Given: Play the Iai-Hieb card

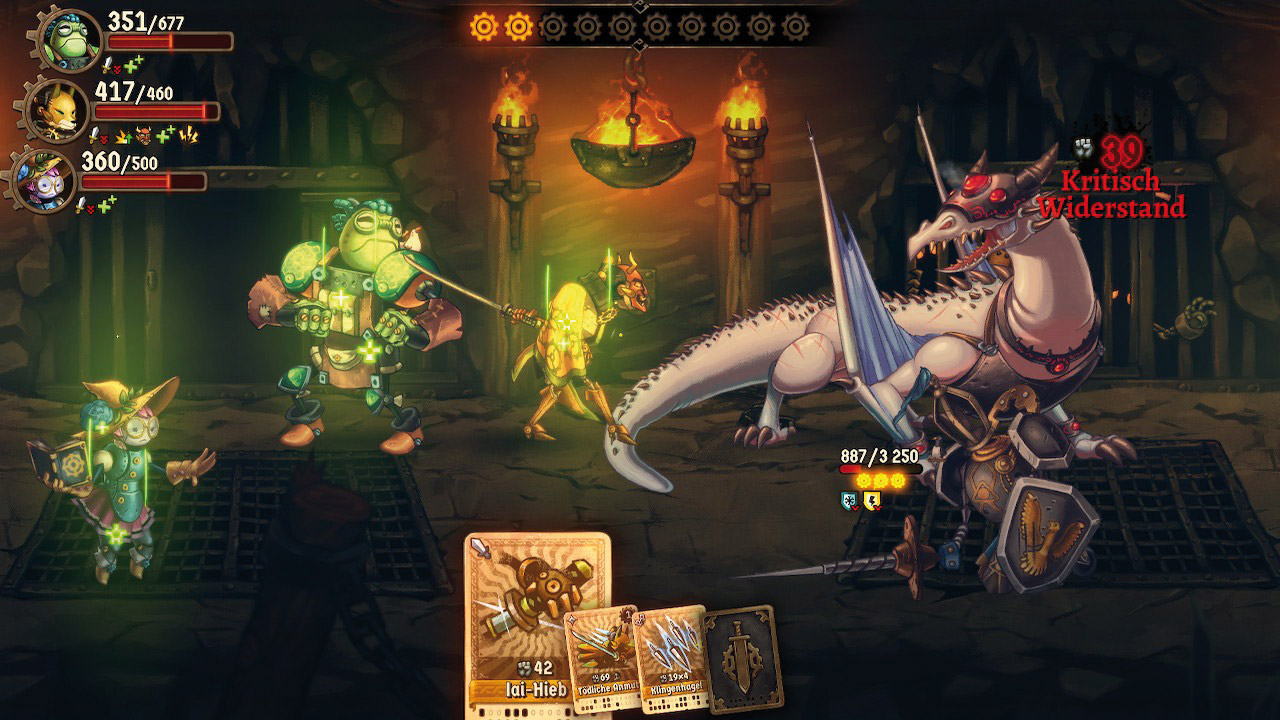Looking at the screenshot, I should (x=537, y=610).
